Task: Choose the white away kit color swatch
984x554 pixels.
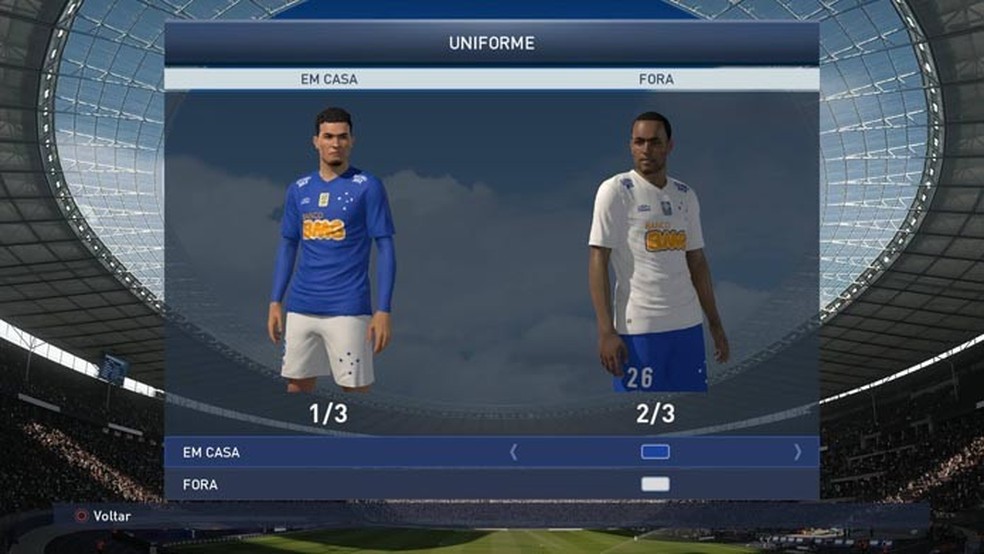Action: tap(655, 485)
